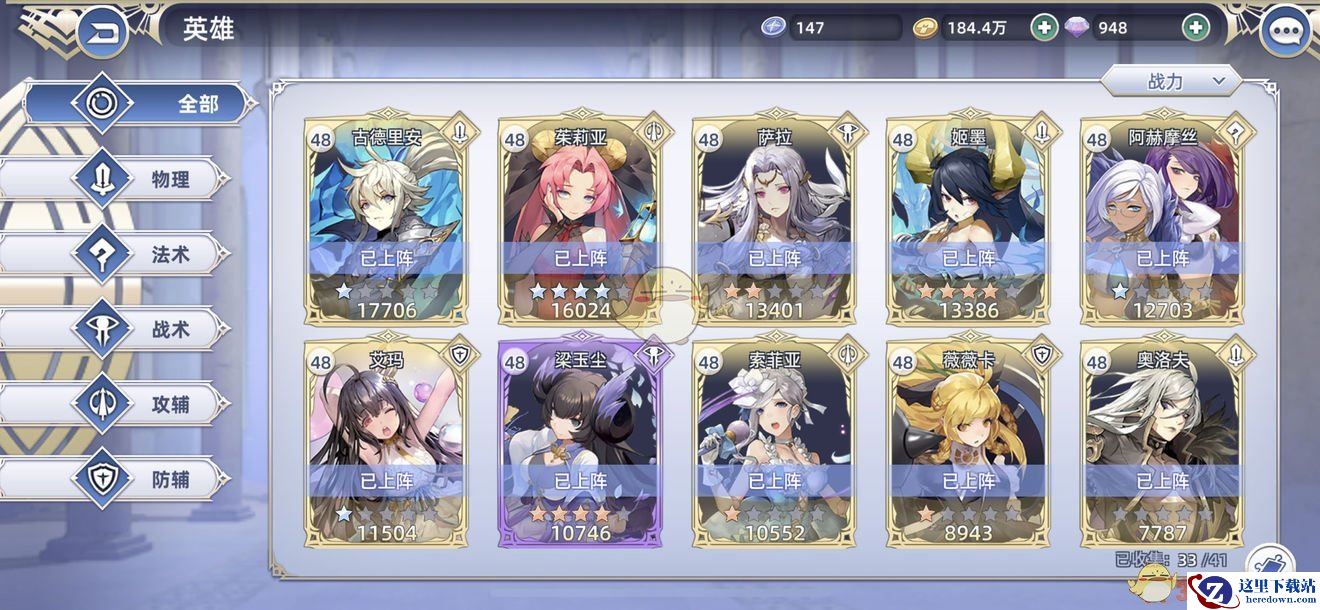1320x610 pixels.
Task: Add purple diamonds with plus button
Action: coord(1195,28)
